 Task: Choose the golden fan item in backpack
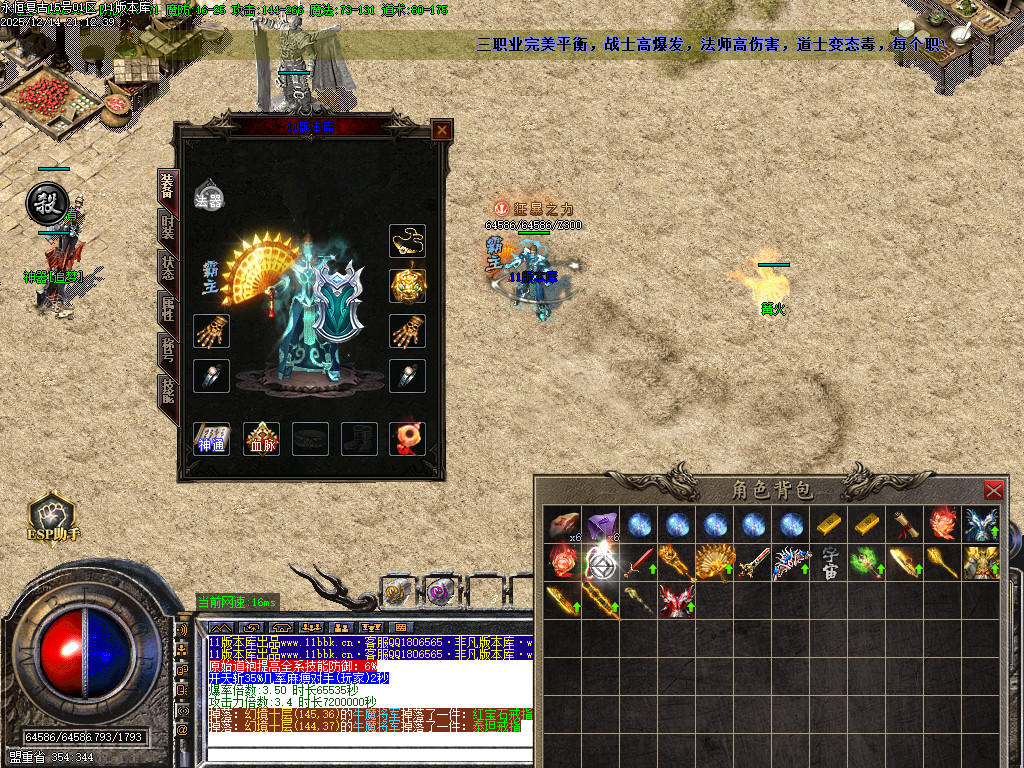[x=714, y=562]
